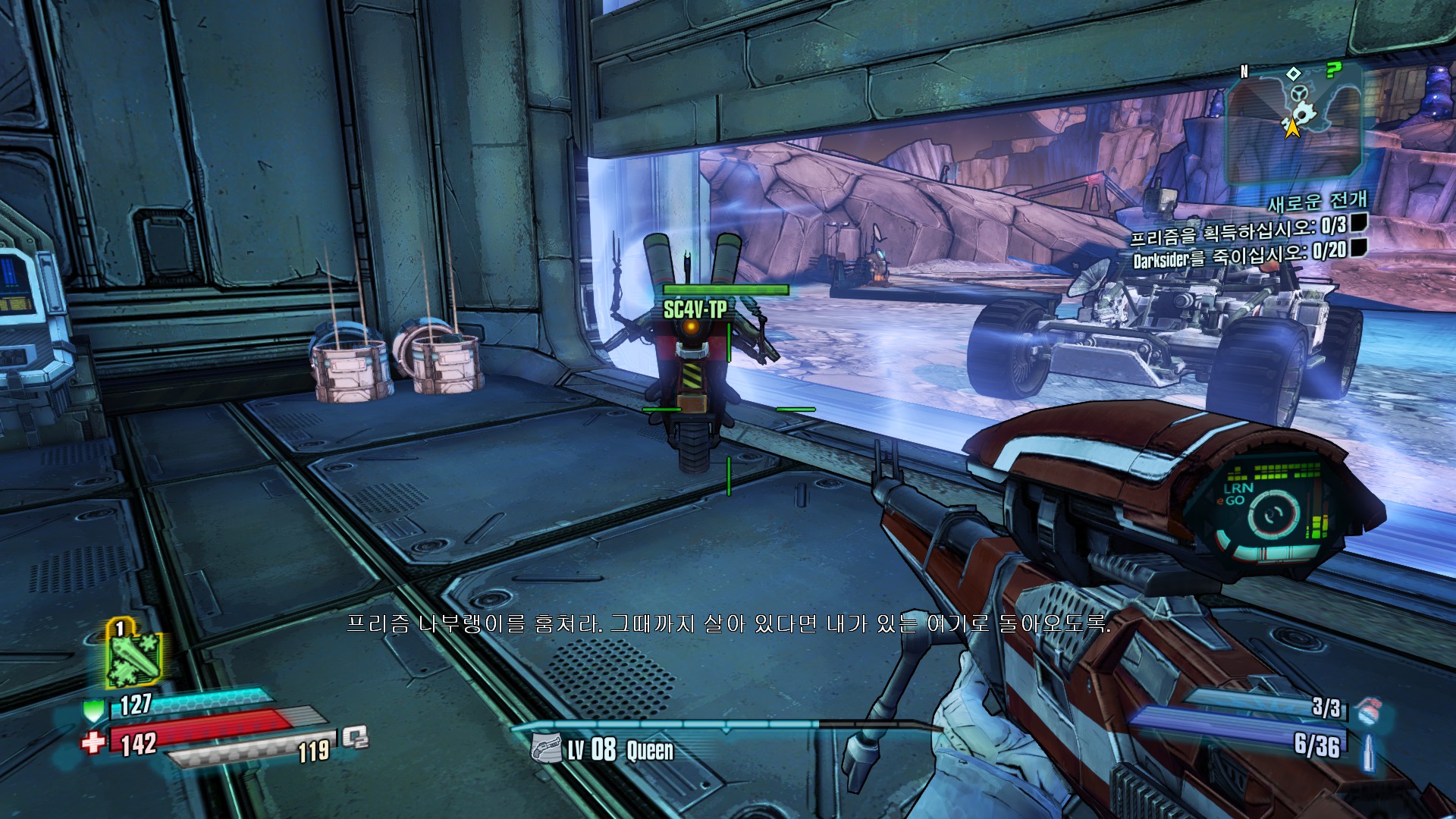This screenshot has width=1456, height=819.
Task: Select the green action skill icon
Action: tap(133, 654)
